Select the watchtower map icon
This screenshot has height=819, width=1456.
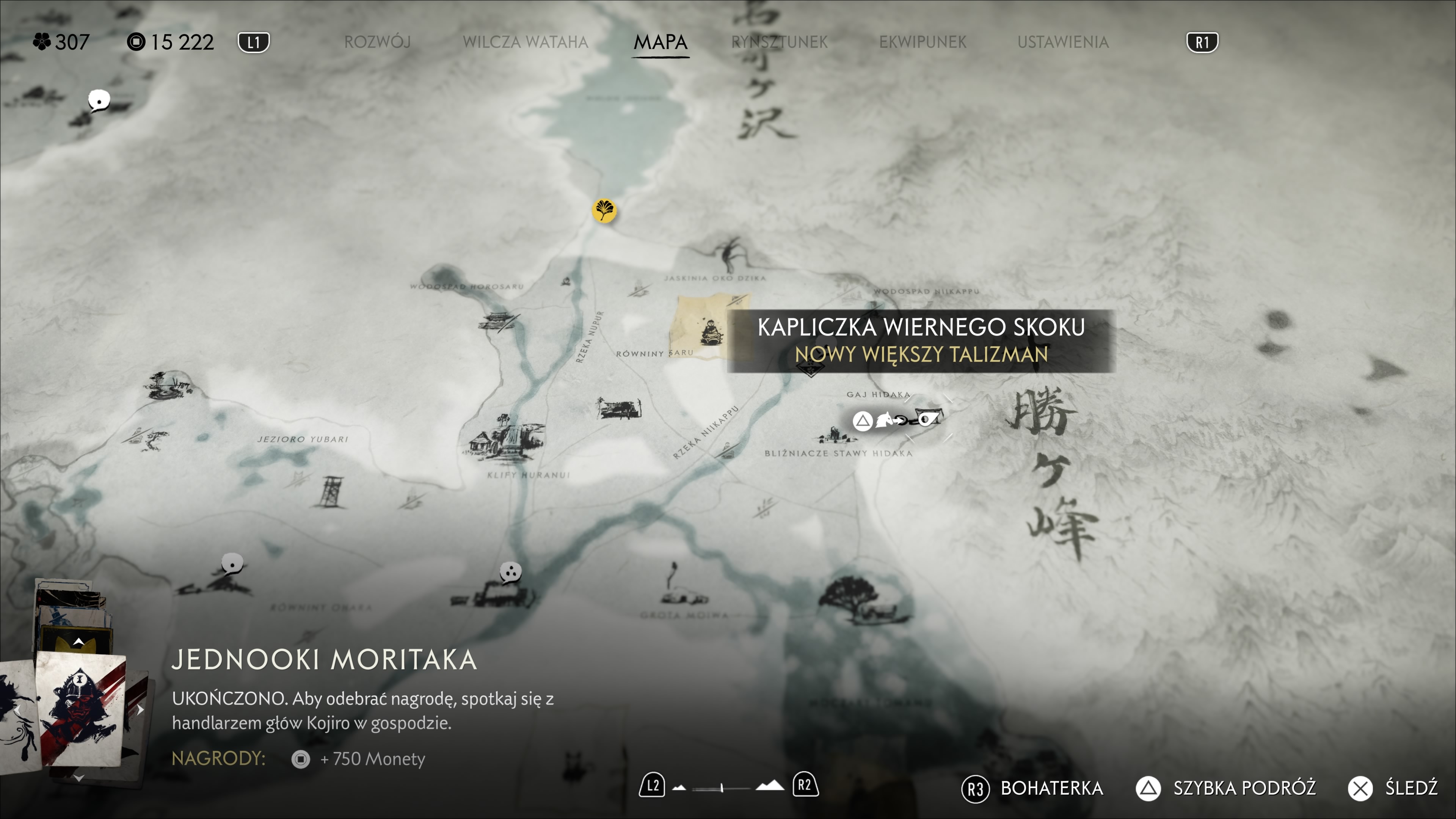click(331, 492)
